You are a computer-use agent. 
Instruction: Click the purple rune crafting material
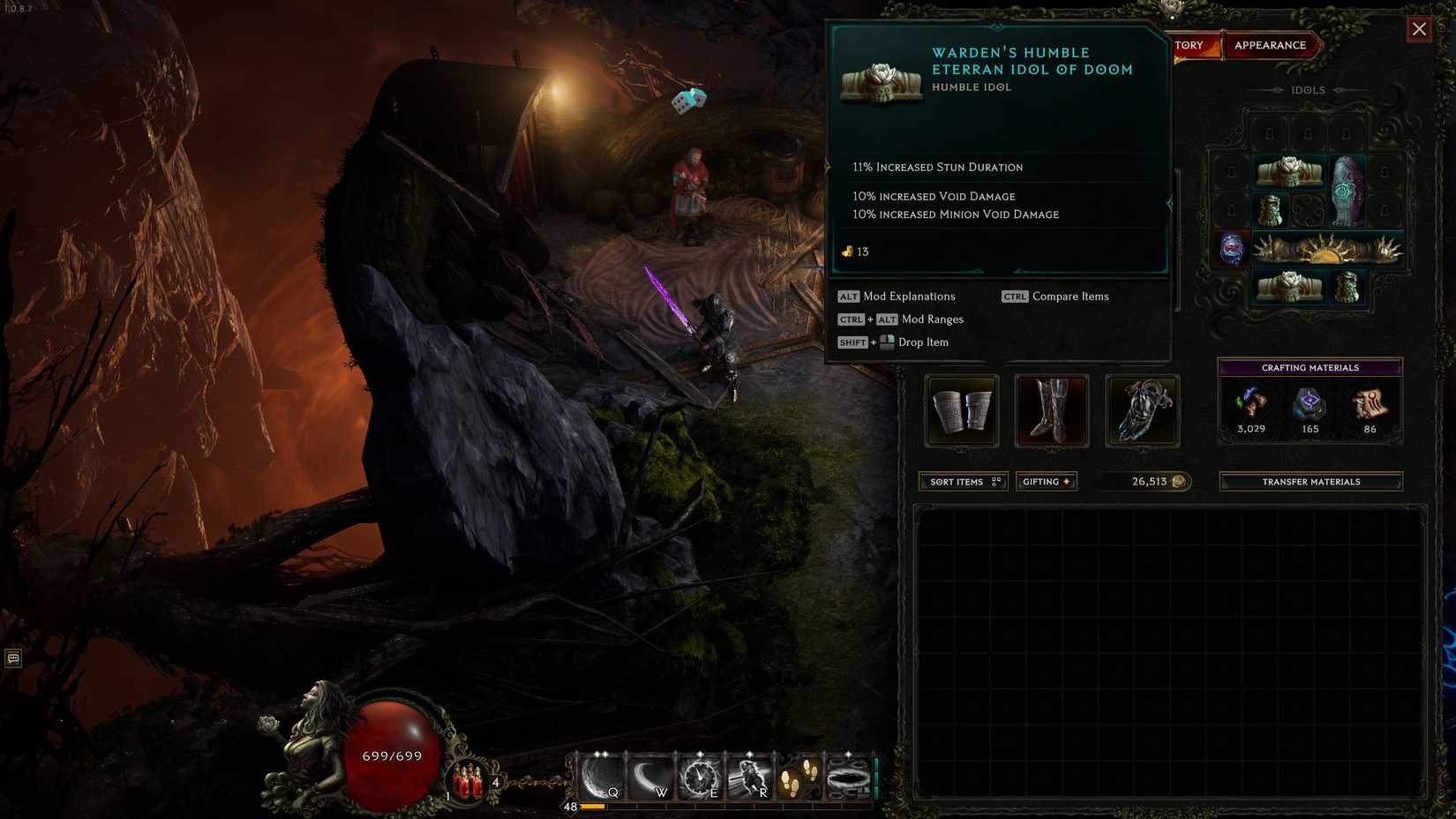click(x=1310, y=404)
